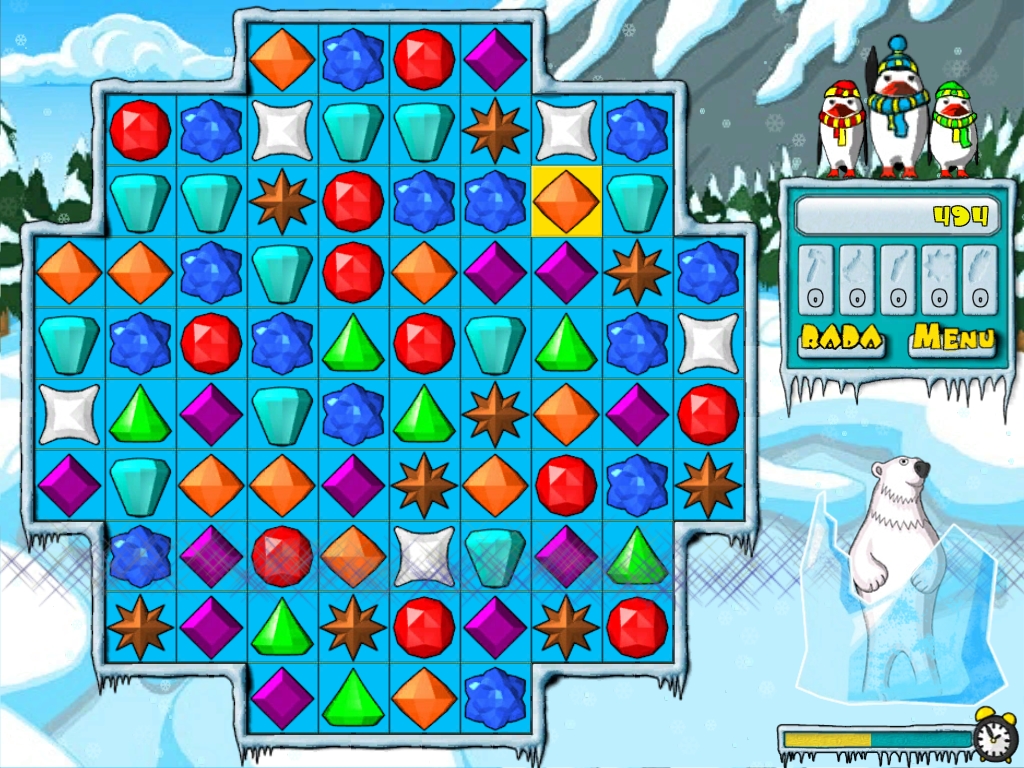Select the blue flower gem under the net
Image resolution: width=1024 pixels, height=768 pixels.
point(140,556)
